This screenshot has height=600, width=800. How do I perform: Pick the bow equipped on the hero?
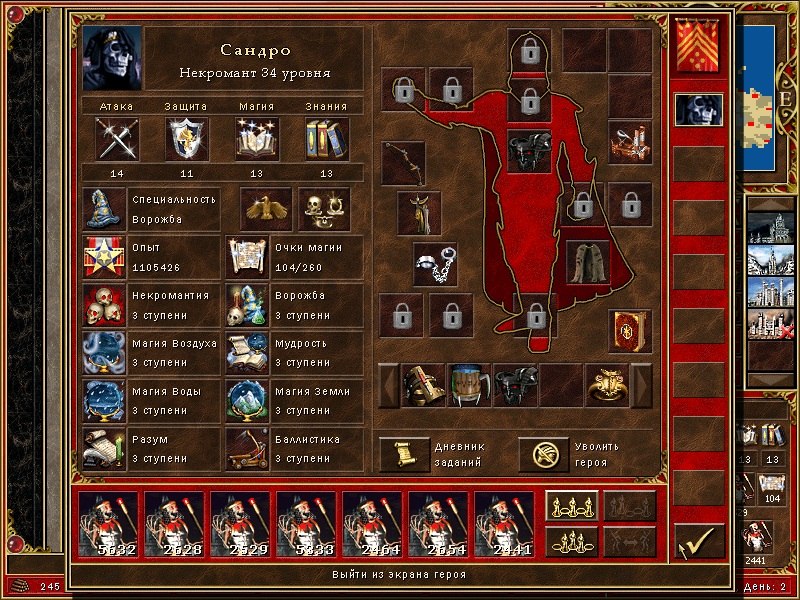pos(404,163)
